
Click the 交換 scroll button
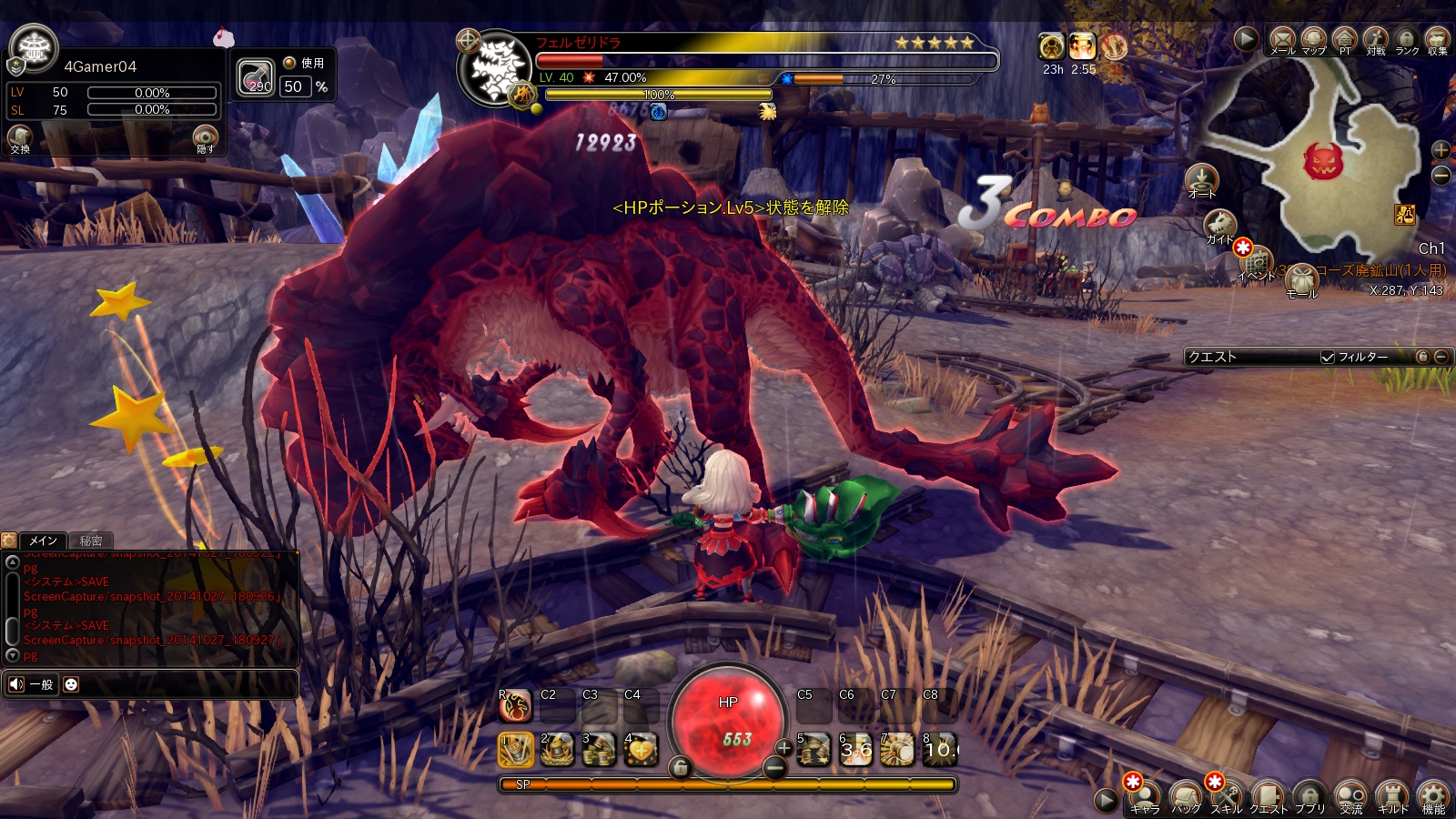coord(20,138)
